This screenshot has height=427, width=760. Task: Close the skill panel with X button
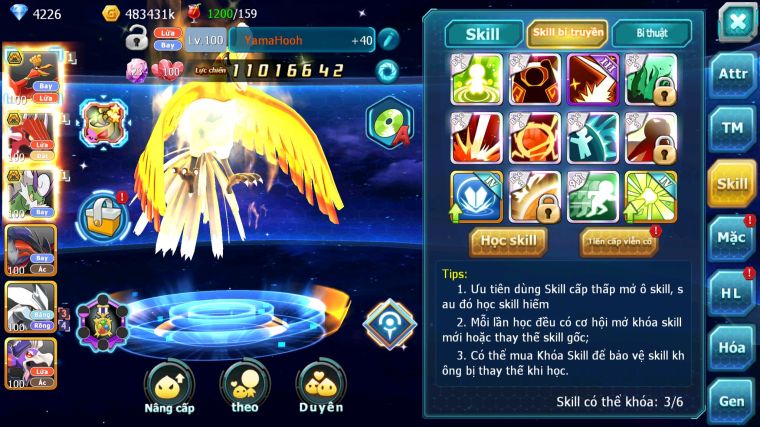pyautogui.click(x=737, y=21)
